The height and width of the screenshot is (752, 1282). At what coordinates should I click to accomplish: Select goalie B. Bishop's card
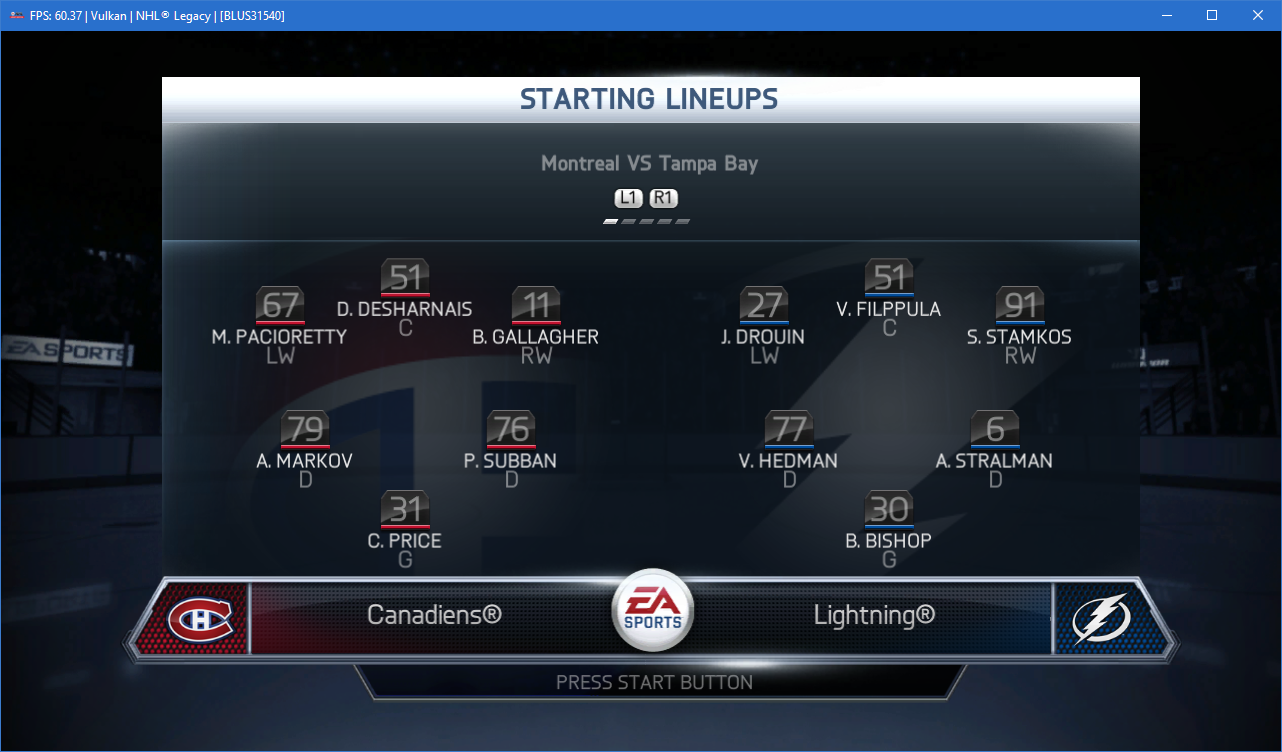[x=889, y=509]
